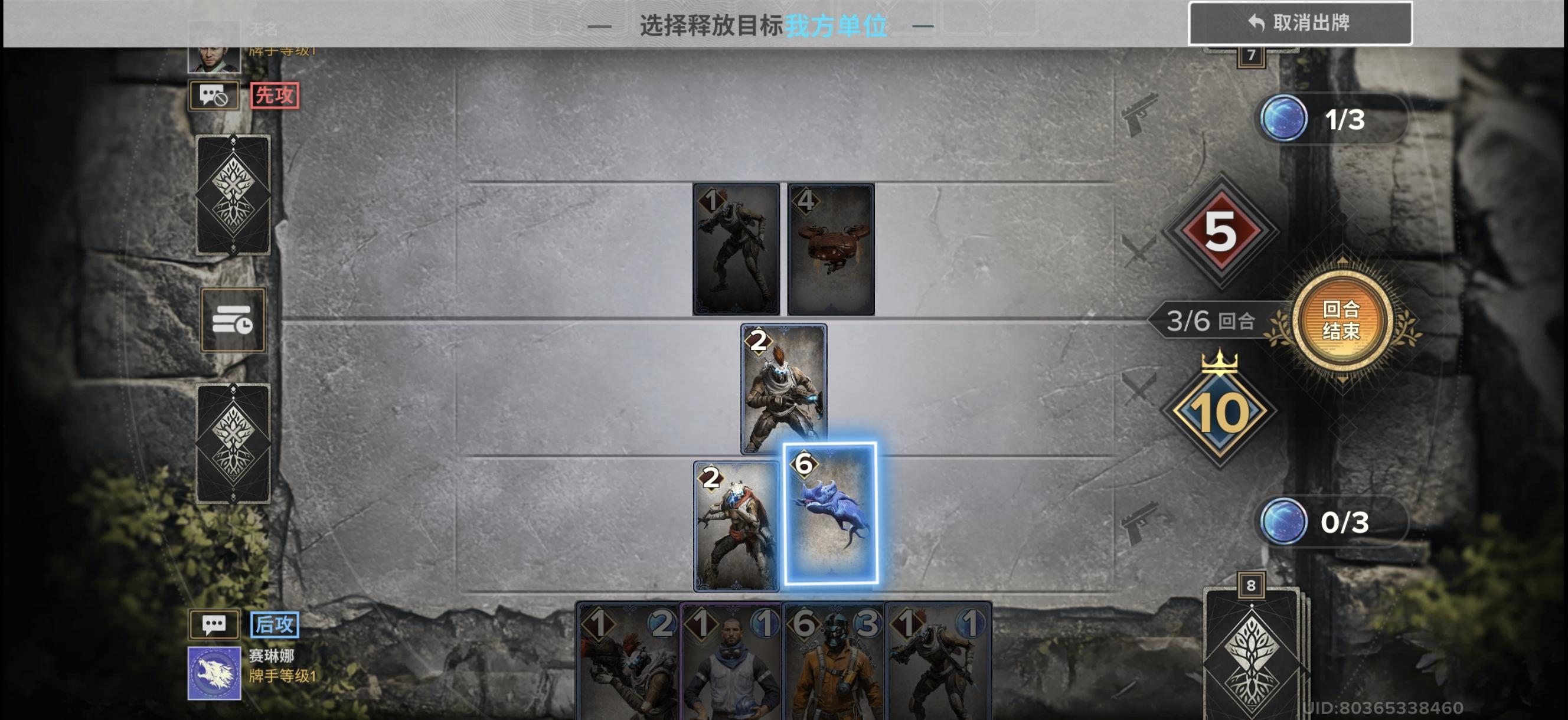Open the chat bubble next to 赛琳娜
The width and height of the screenshot is (1568, 720).
[214, 624]
